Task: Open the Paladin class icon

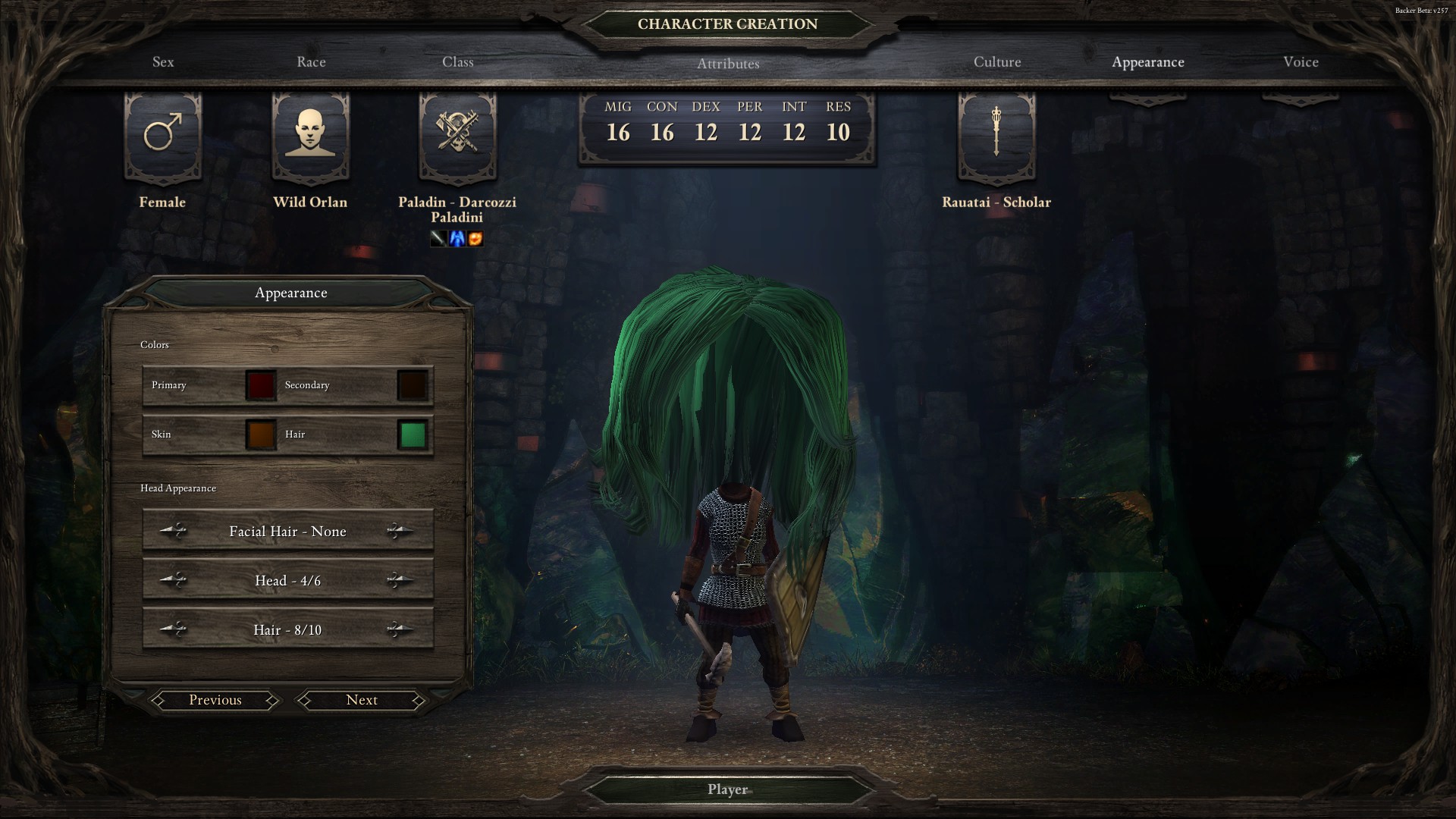Action: click(x=457, y=136)
